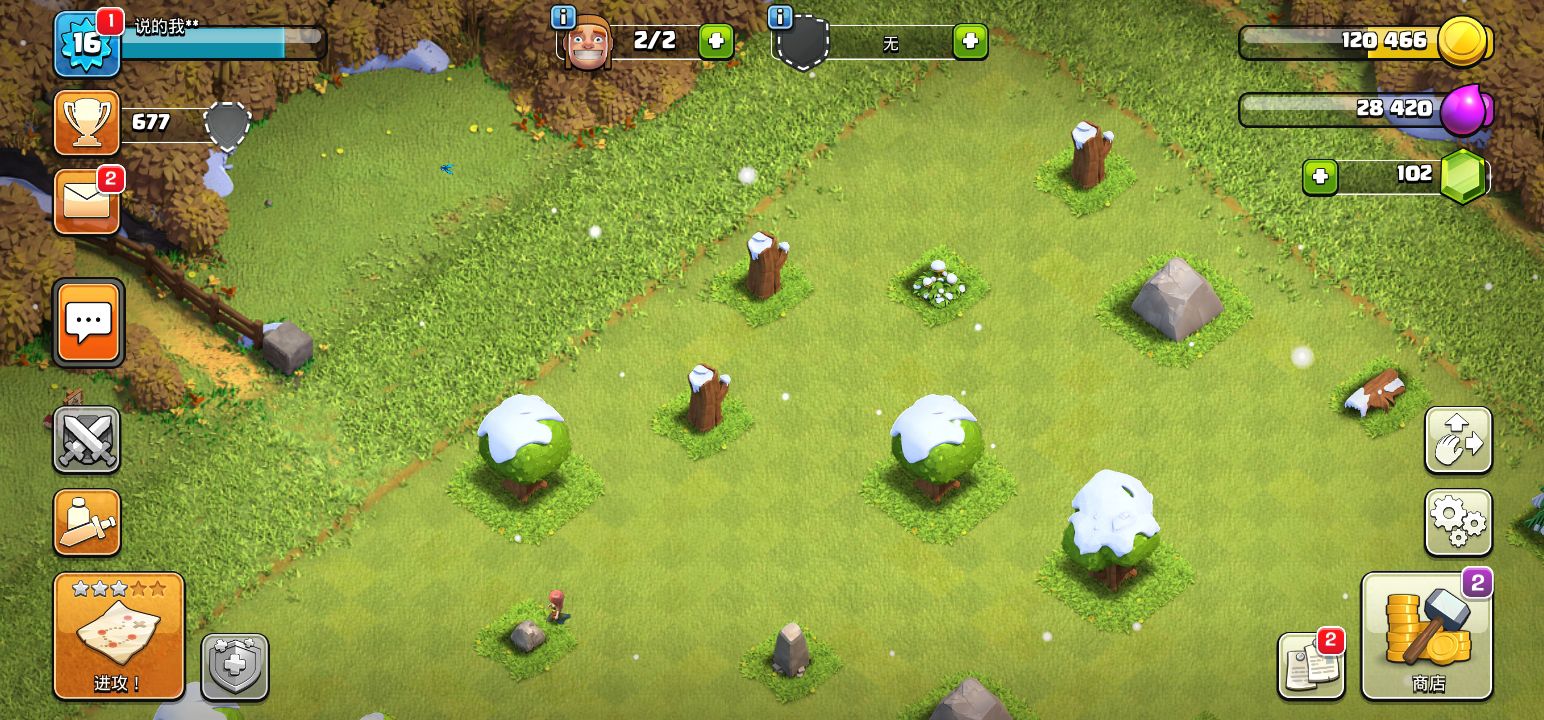Add a builder with the green plus
Viewport: 1544px width, 720px height.
pyautogui.click(x=715, y=42)
